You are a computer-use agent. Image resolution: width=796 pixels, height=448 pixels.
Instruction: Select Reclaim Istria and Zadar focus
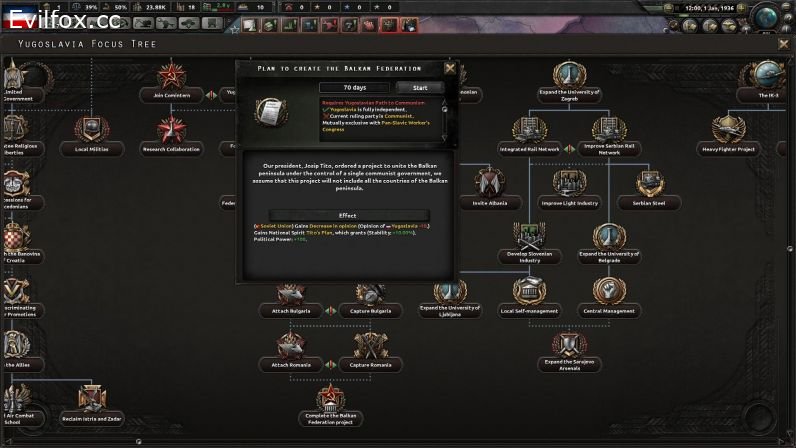[92, 402]
